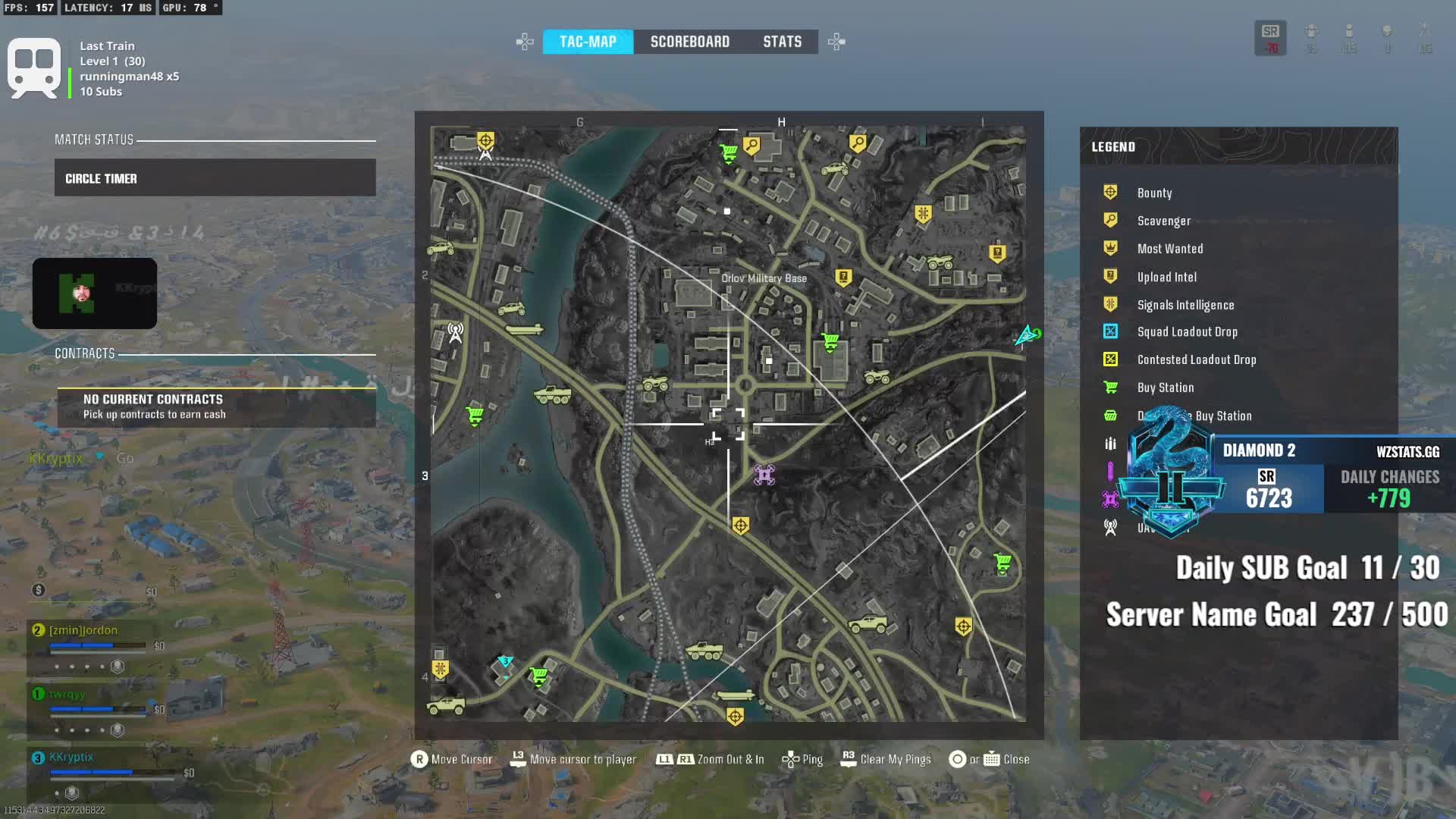Choose the Bounty legend entry
The image size is (1456, 819).
click(1154, 193)
